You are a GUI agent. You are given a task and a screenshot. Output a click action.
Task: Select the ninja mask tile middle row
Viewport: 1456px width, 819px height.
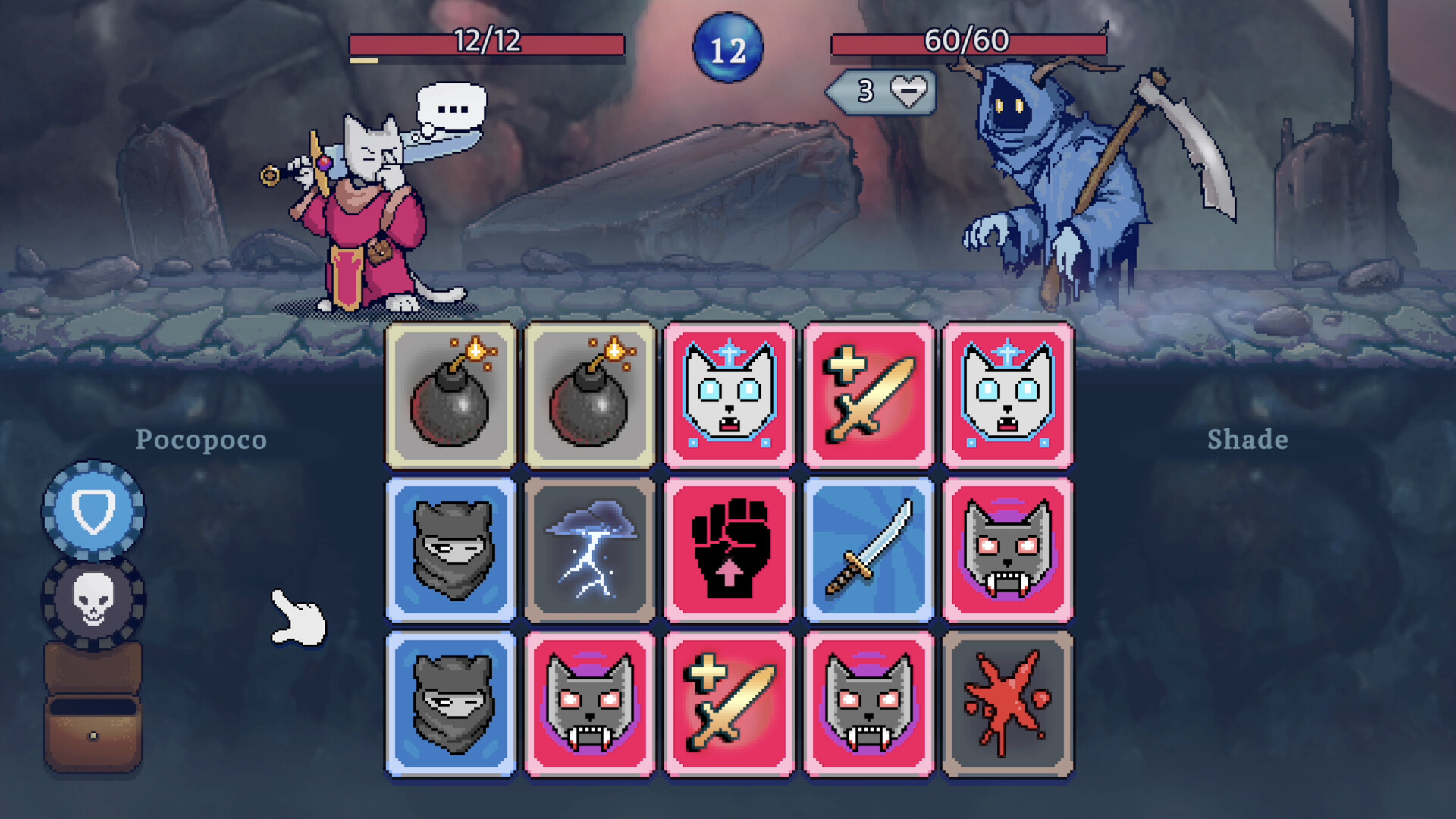pyautogui.click(x=450, y=549)
